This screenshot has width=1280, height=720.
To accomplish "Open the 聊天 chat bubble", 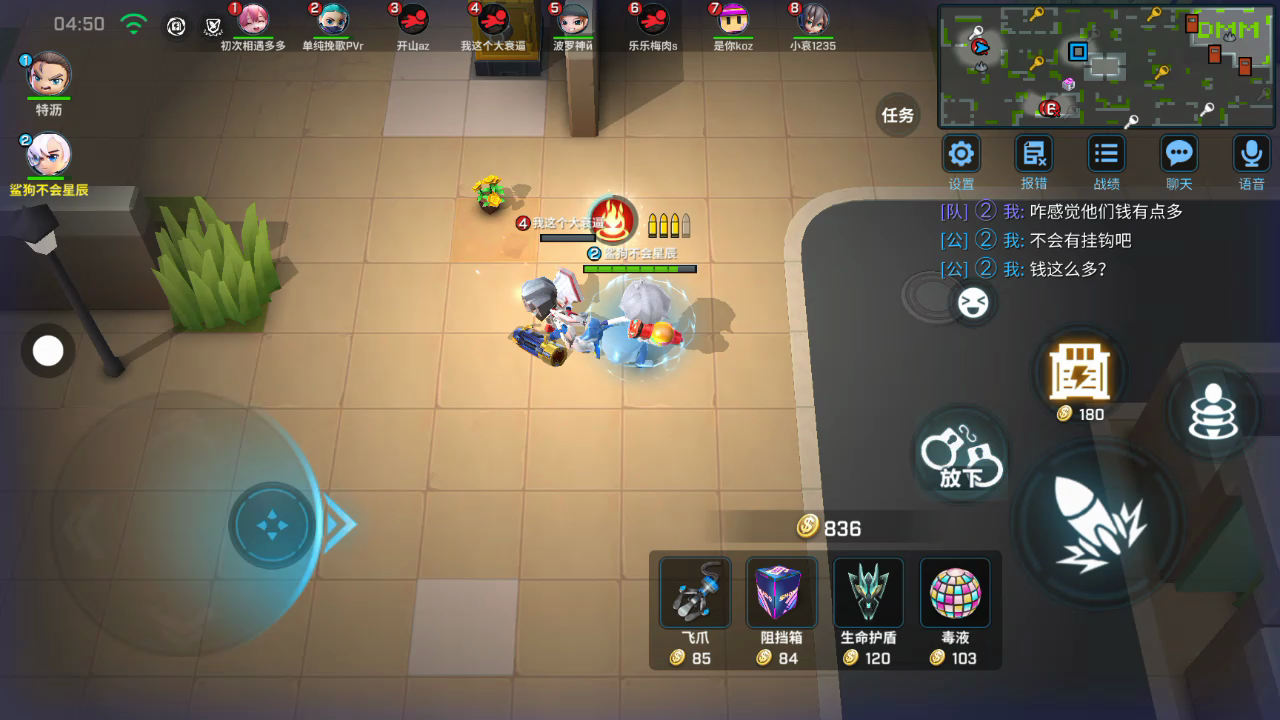I will click(x=1179, y=154).
